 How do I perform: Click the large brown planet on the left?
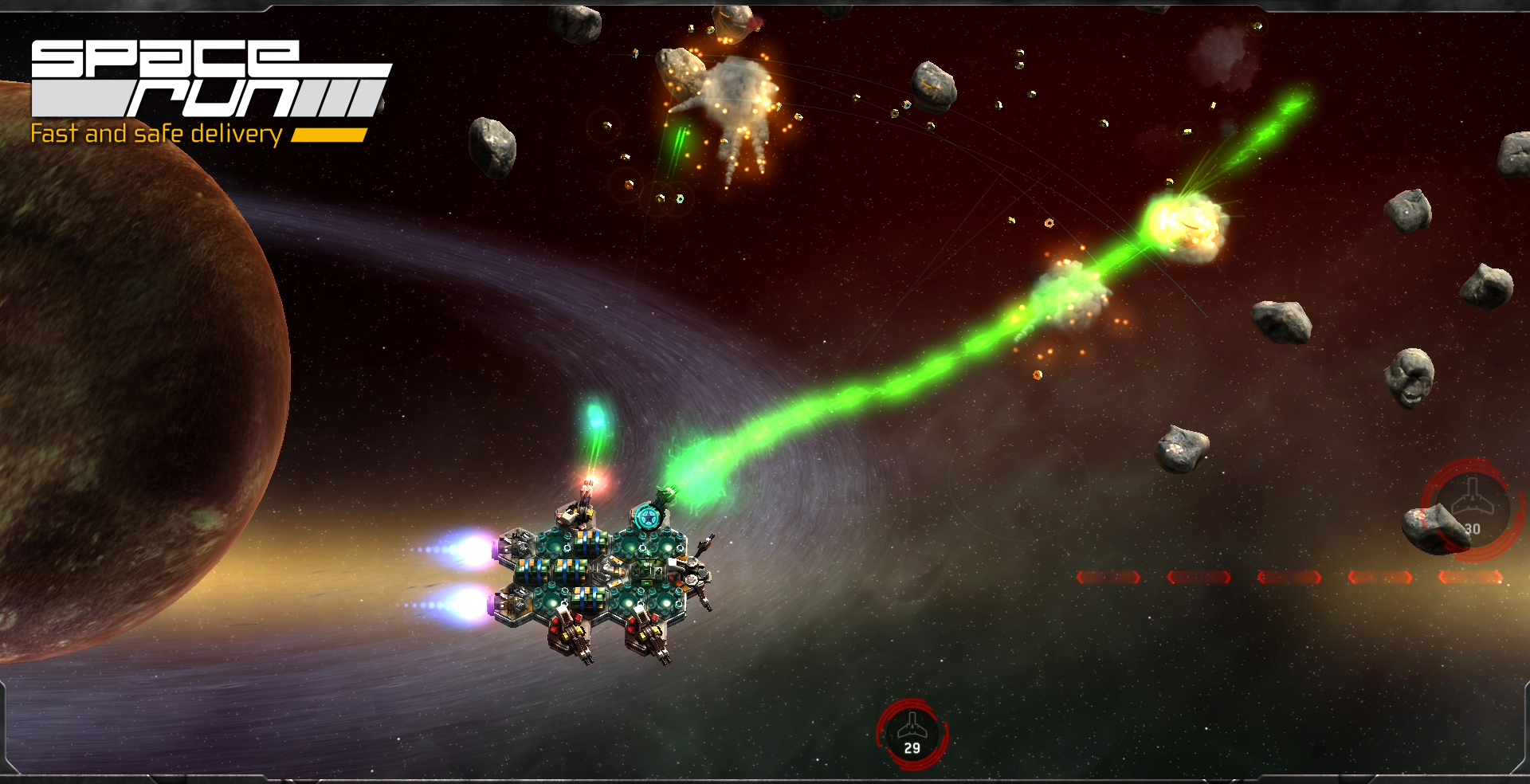point(120,359)
